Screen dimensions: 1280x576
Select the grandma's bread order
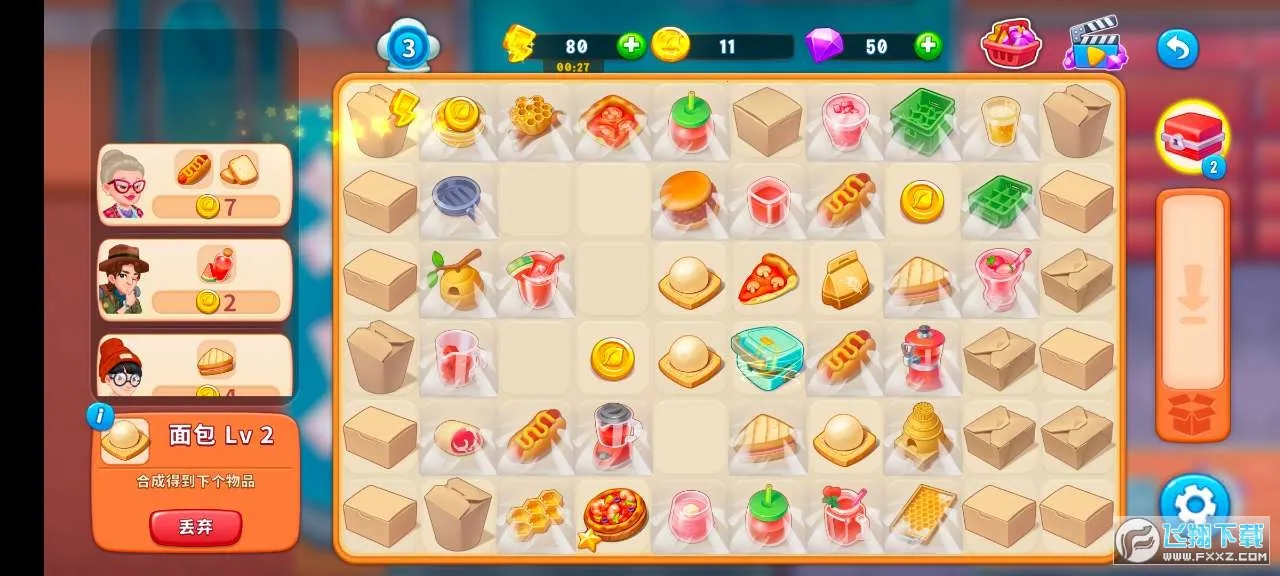(x=195, y=185)
